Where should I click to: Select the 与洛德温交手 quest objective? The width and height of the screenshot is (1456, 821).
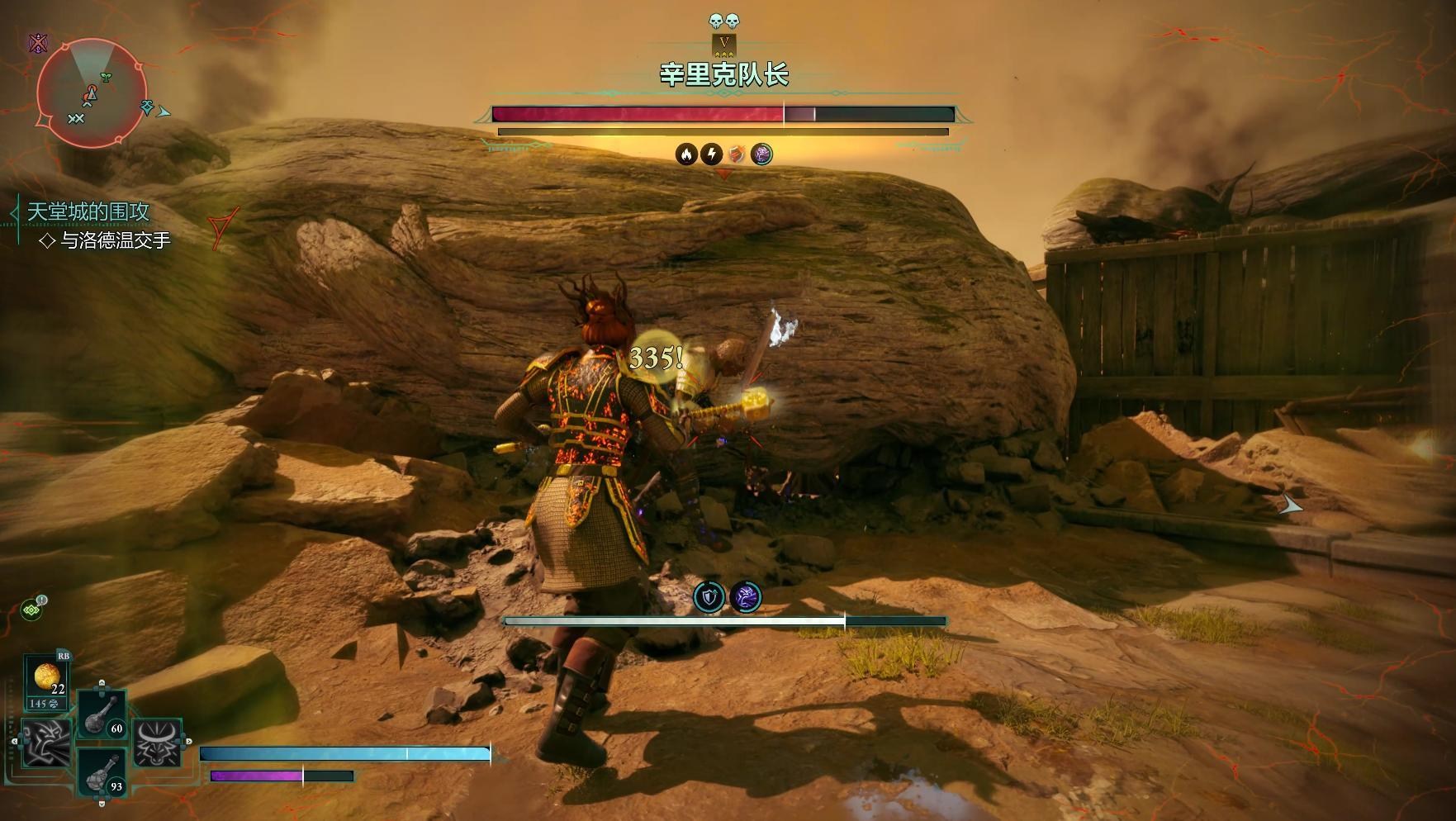pos(115,240)
